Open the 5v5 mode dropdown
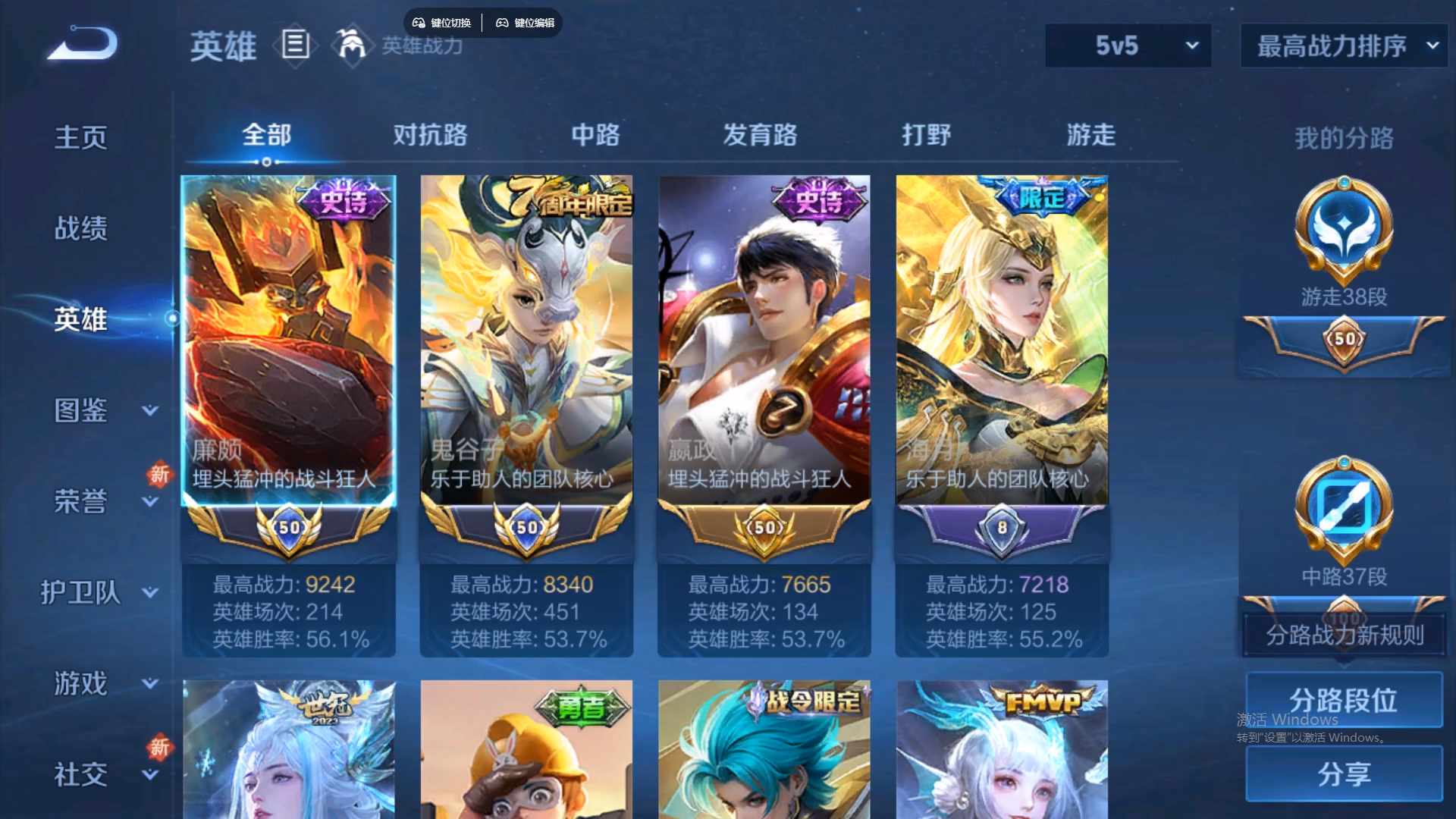Viewport: 1456px width, 819px height. coord(1128,45)
